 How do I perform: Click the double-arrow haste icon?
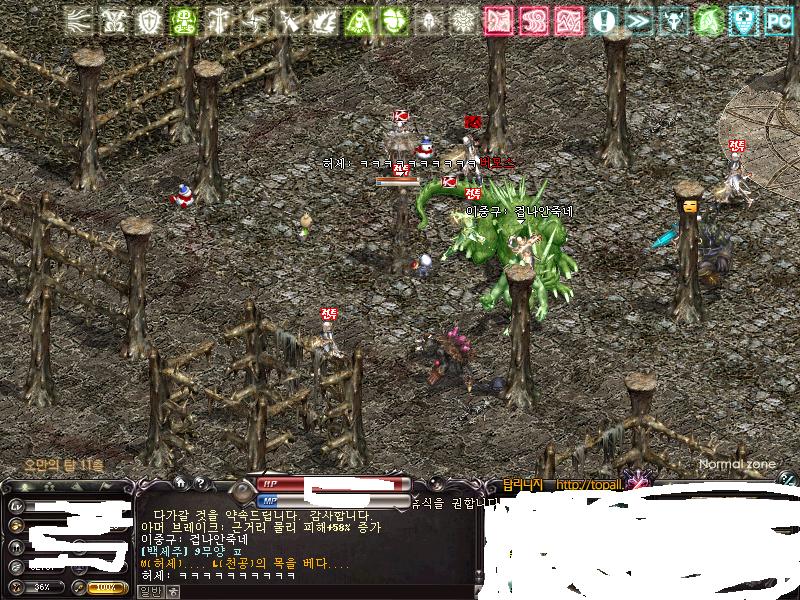[639, 20]
